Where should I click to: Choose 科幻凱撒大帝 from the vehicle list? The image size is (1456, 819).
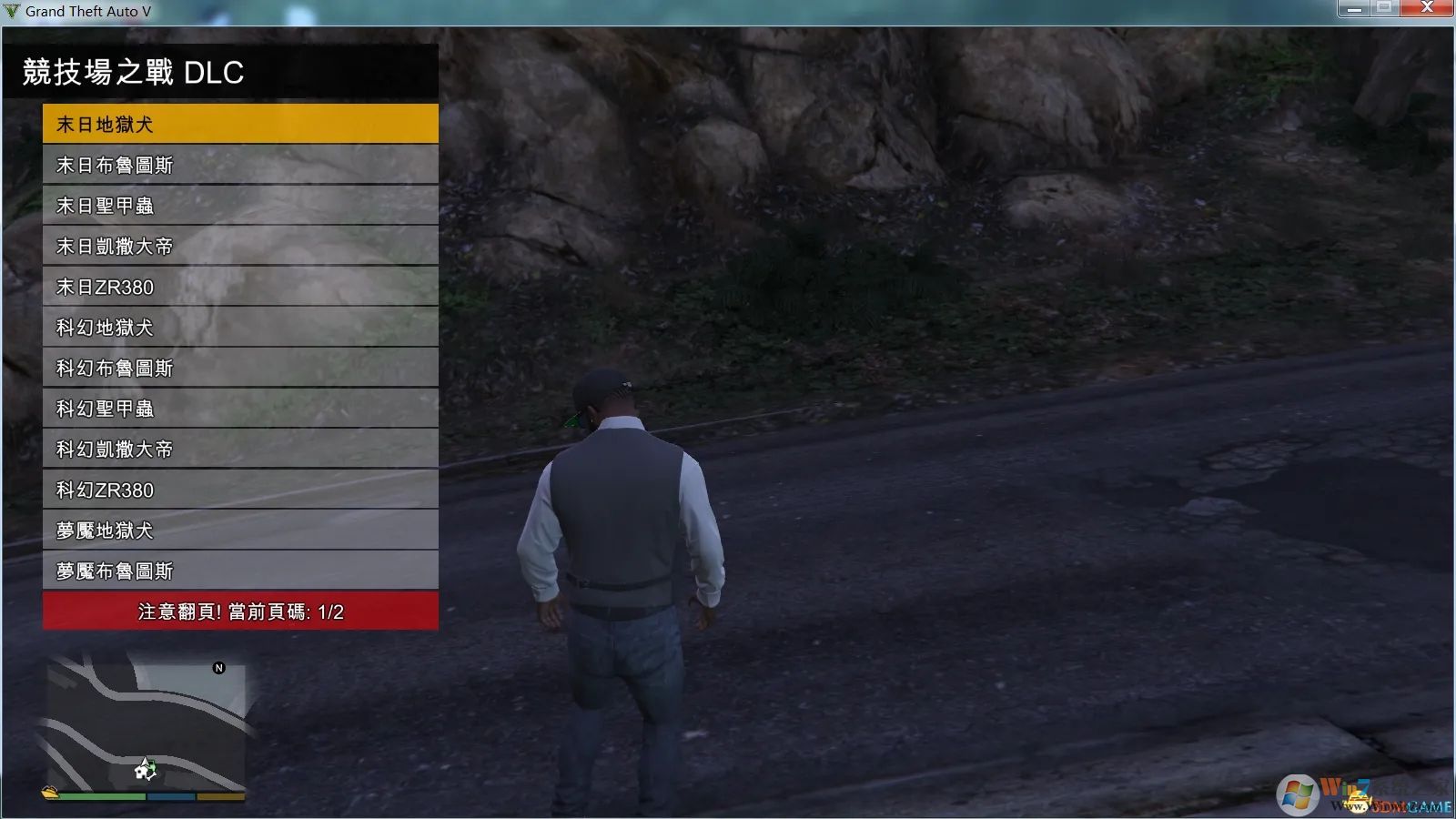pos(239,449)
